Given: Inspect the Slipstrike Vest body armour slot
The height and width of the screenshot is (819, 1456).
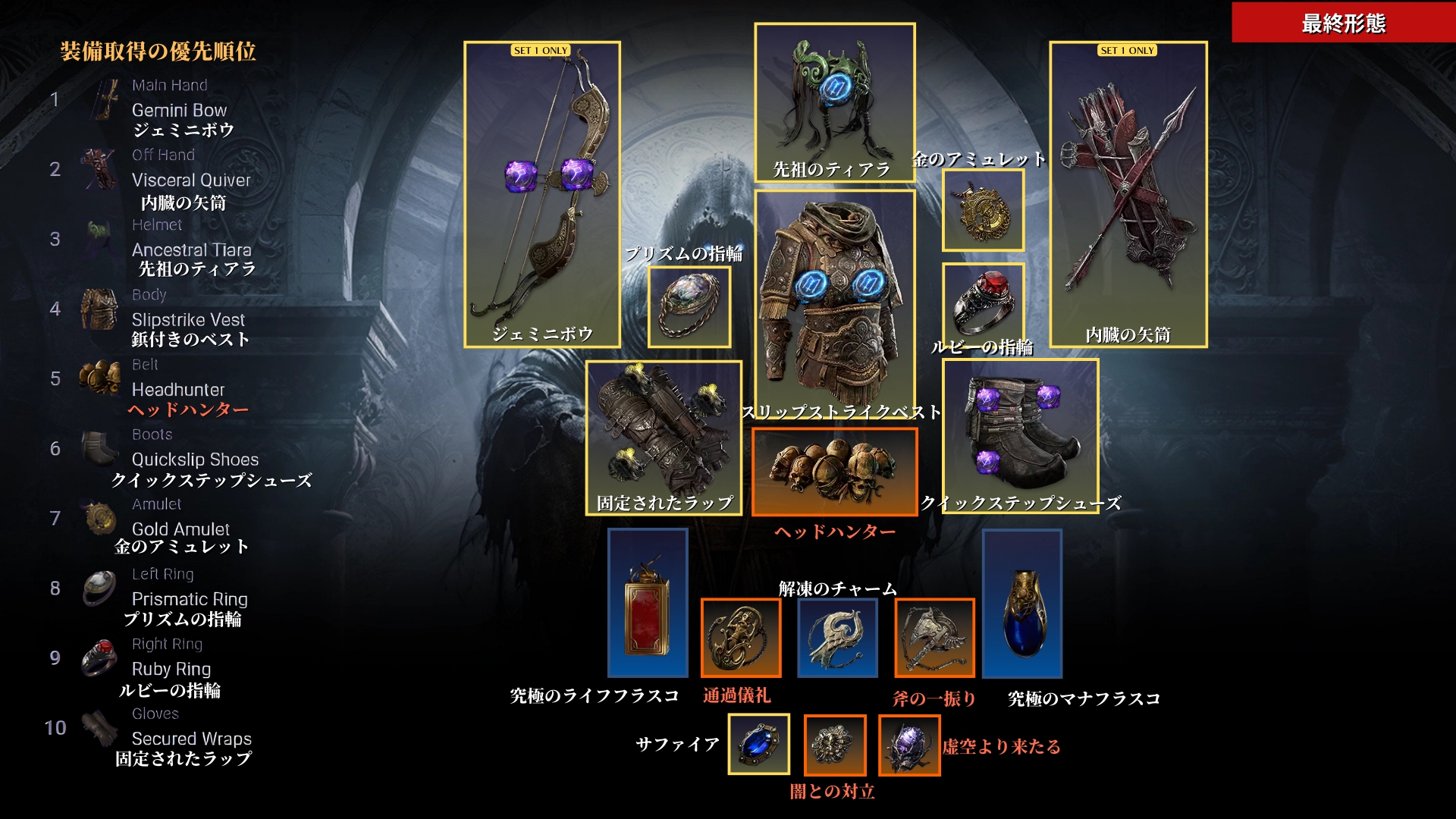Looking at the screenshot, I should coord(834,303).
